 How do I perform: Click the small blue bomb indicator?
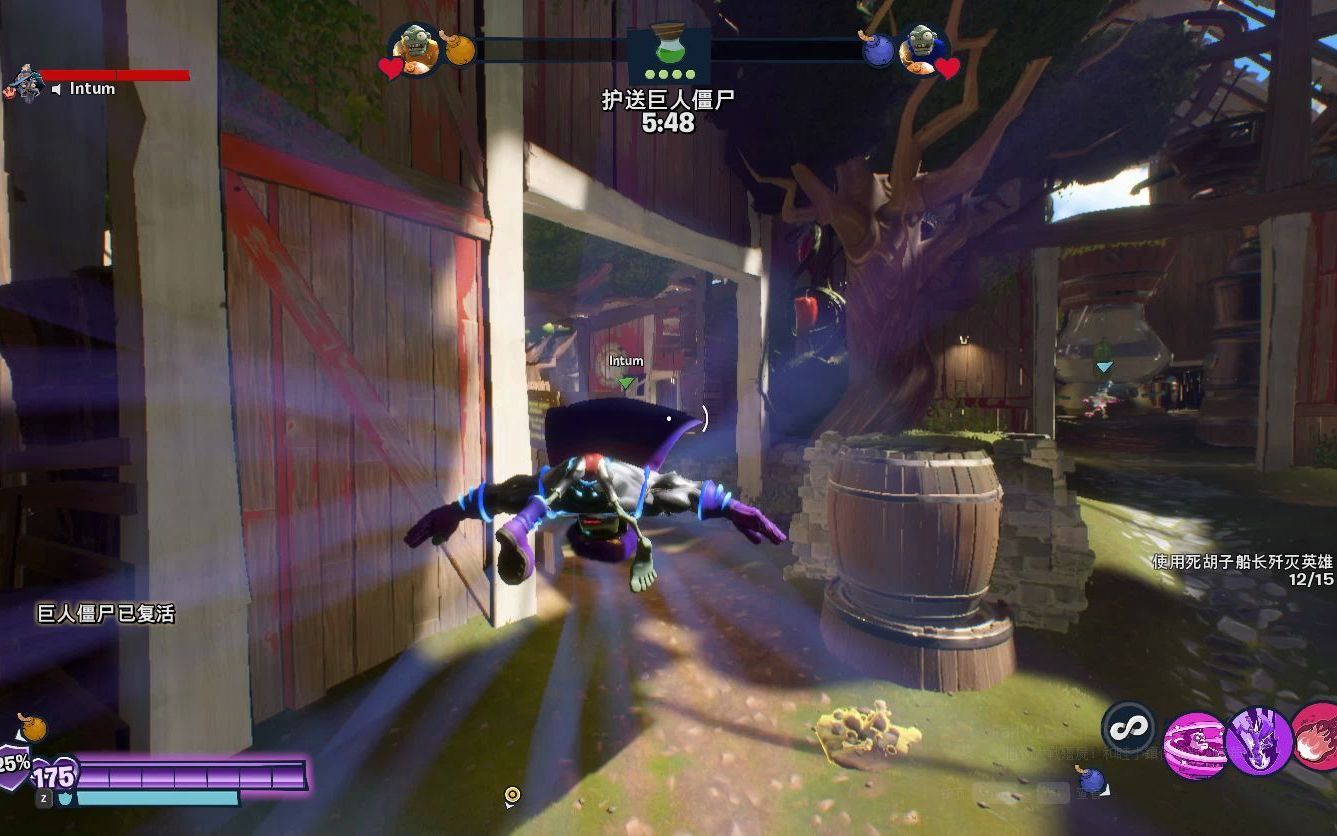click(x=1090, y=778)
